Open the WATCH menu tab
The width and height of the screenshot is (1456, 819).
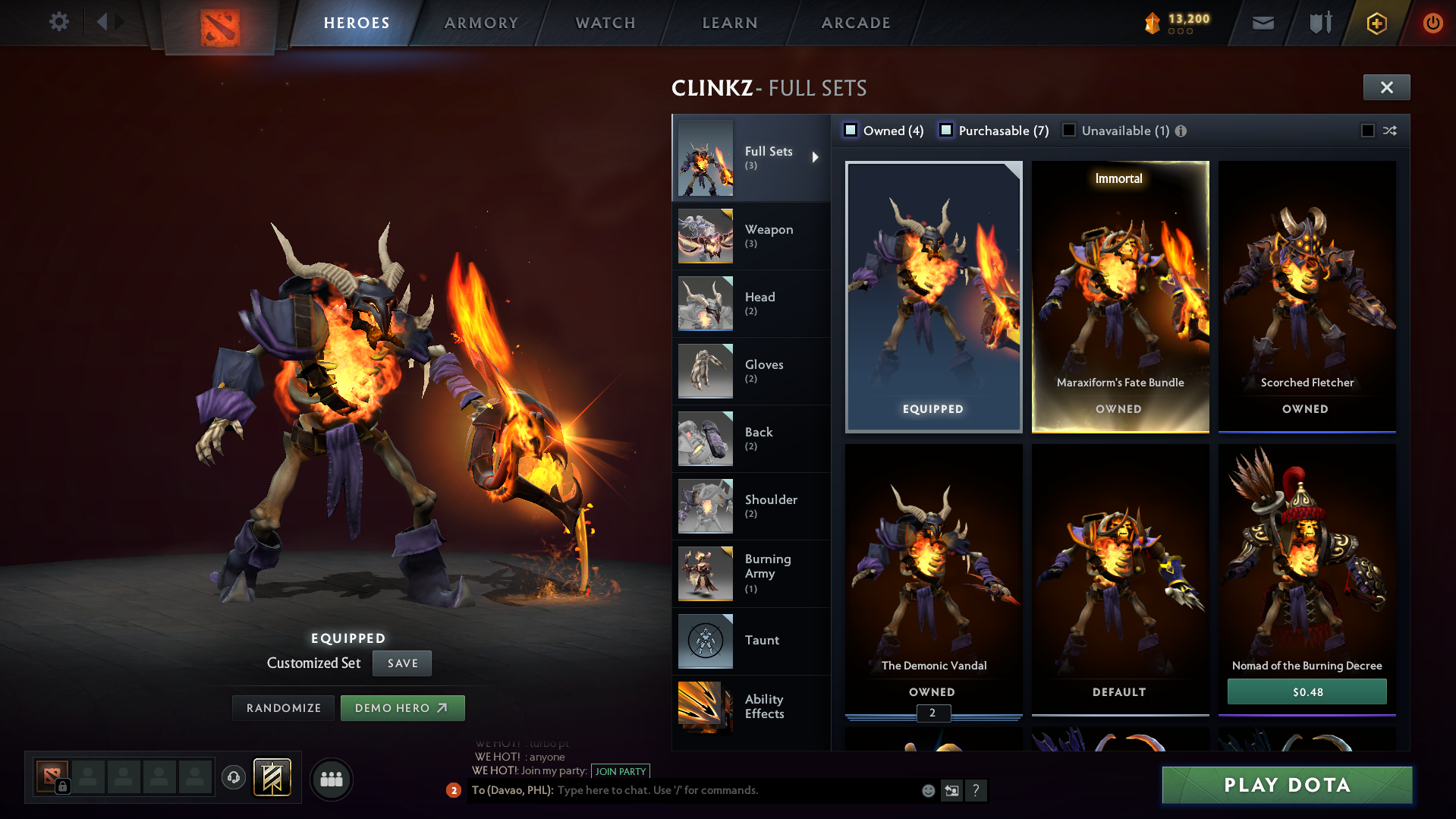[605, 23]
